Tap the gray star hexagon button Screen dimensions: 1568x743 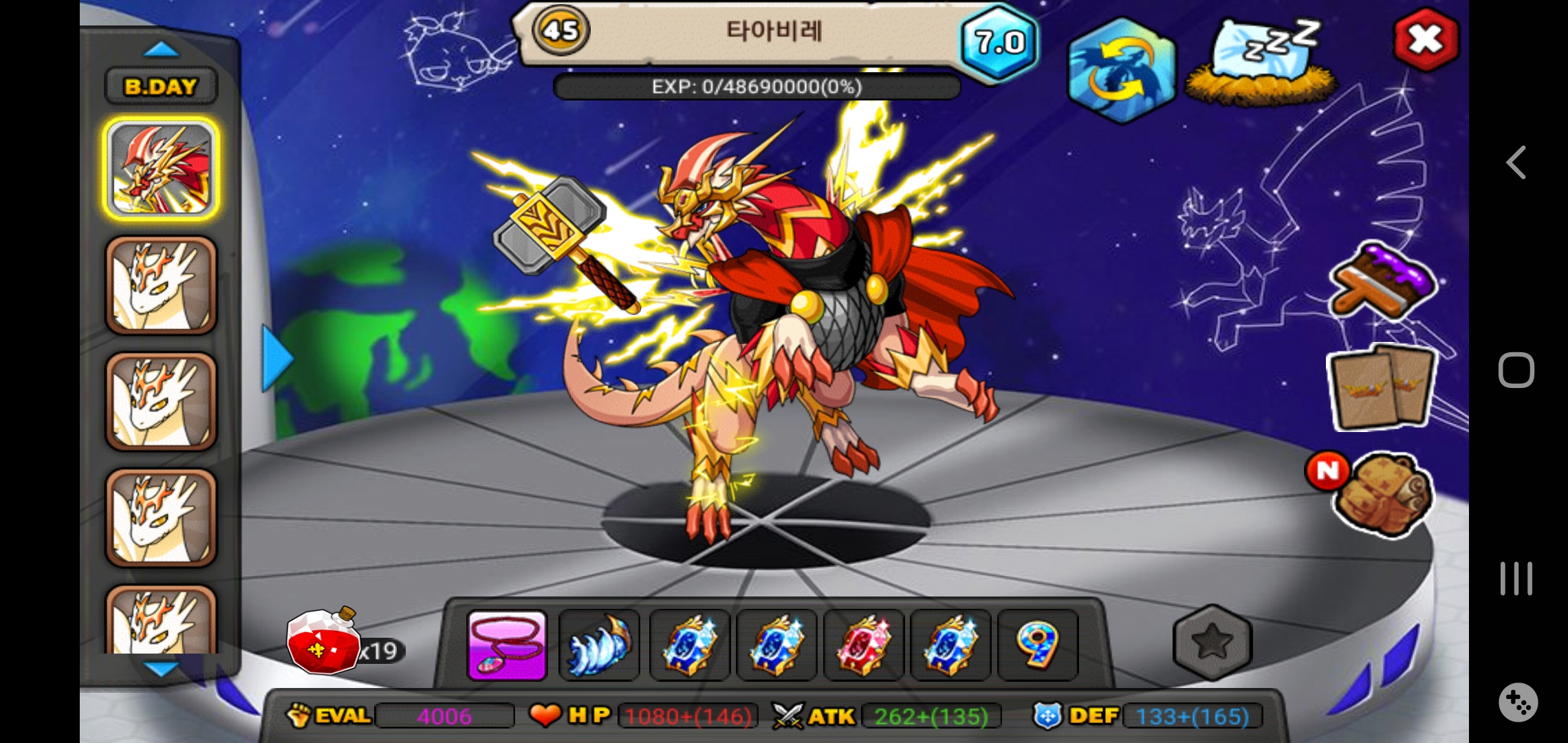1212,642
